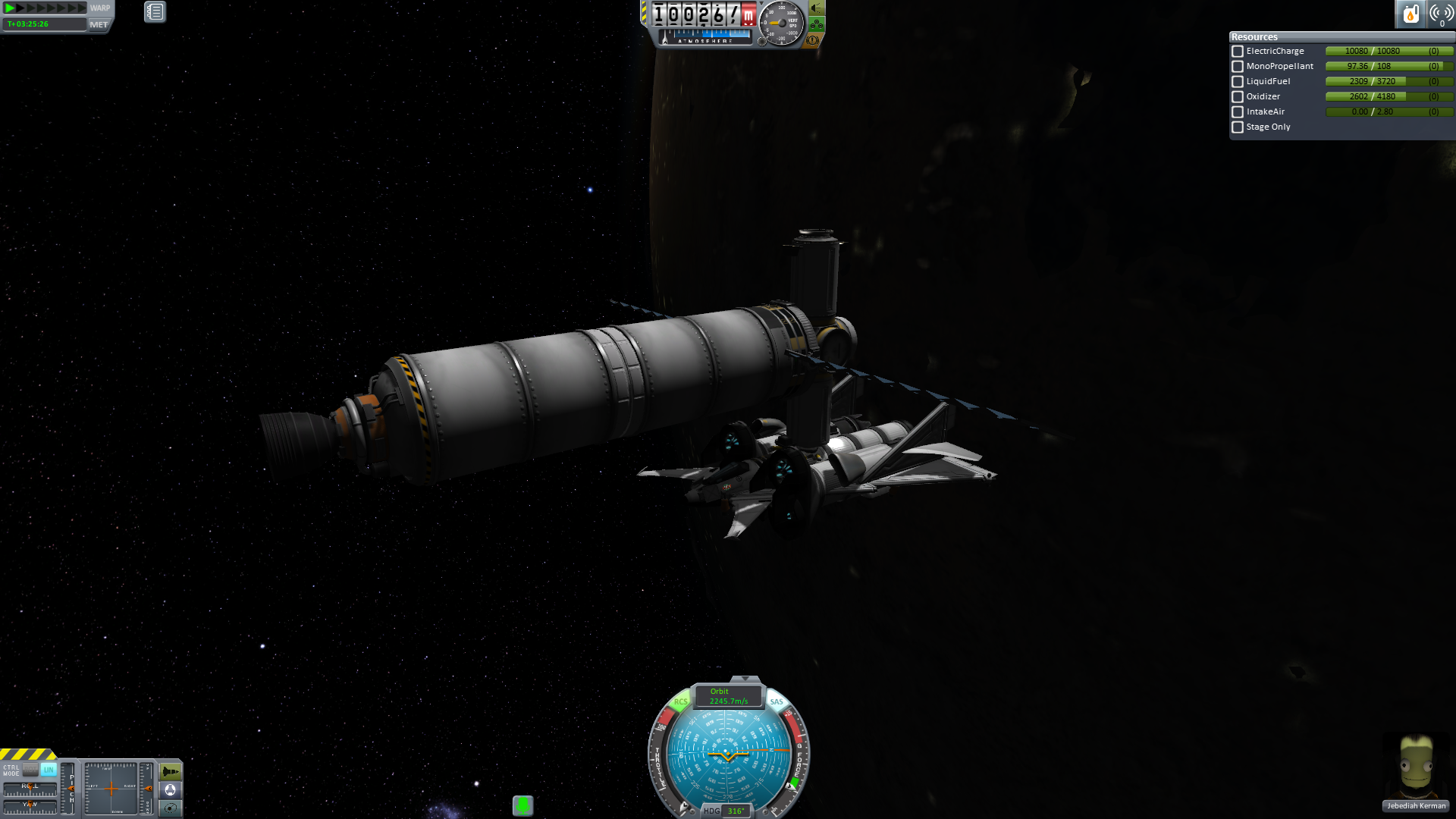Toggle the RCS indicator on the navball
Viewport: 1456px width, 819px height.
click(x=680, y=701)
